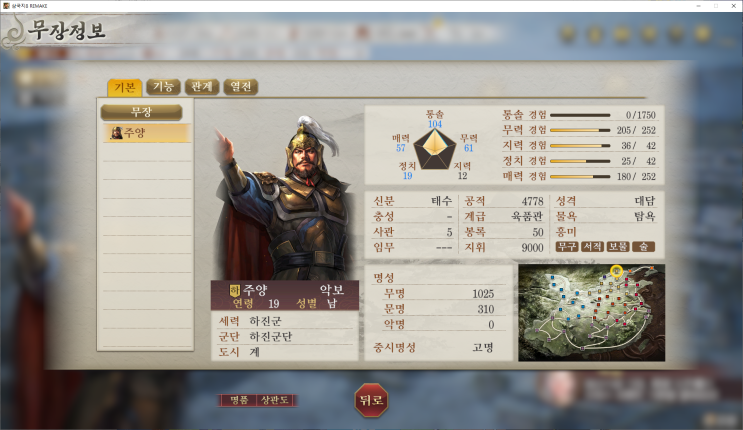Select the 기본 tab
Screen dimensions: 743x430
pos(125,87)
